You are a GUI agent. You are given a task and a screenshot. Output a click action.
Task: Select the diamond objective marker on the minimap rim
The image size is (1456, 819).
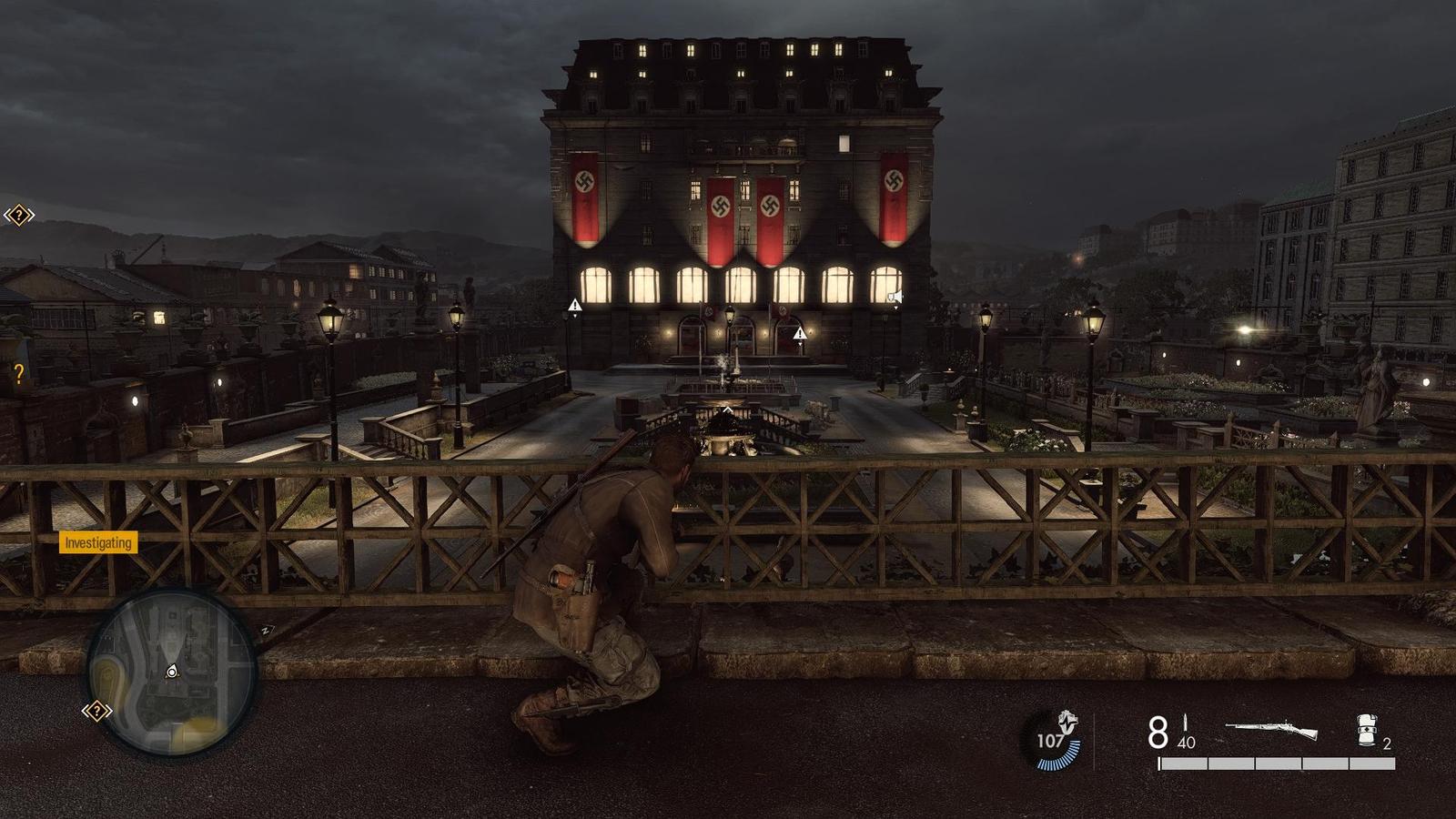[x=96, y=711]
